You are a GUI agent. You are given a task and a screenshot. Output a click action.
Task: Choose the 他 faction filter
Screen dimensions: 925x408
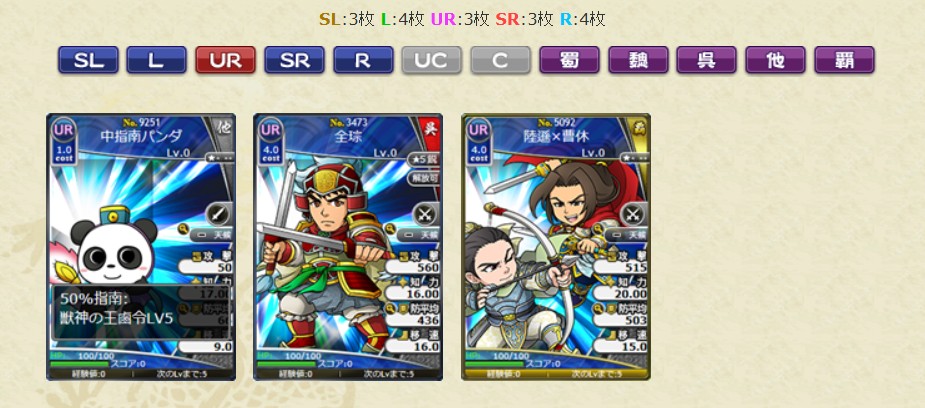point(776,60)
